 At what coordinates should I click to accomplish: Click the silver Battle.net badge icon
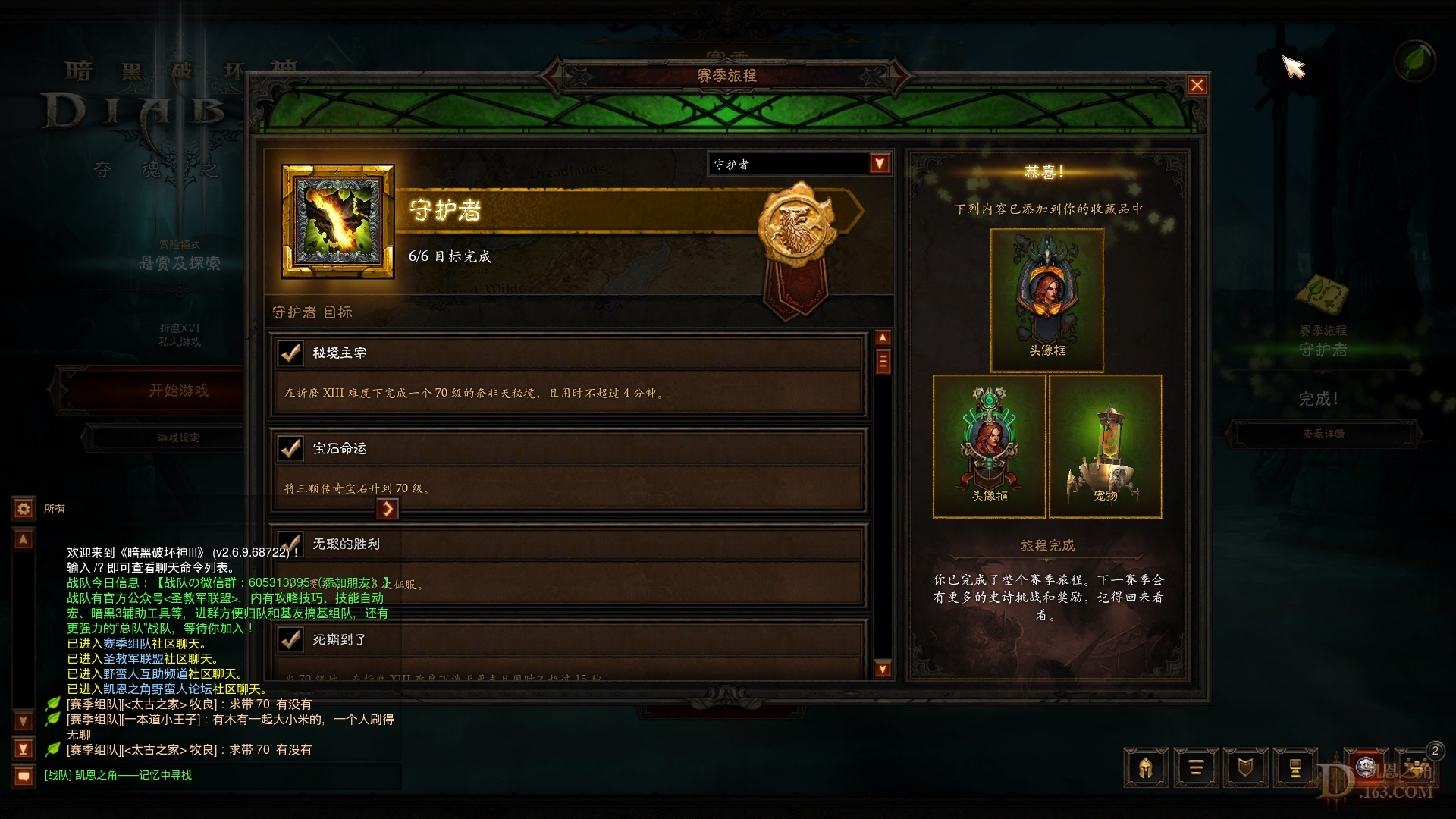click(x=1367, y=767)
